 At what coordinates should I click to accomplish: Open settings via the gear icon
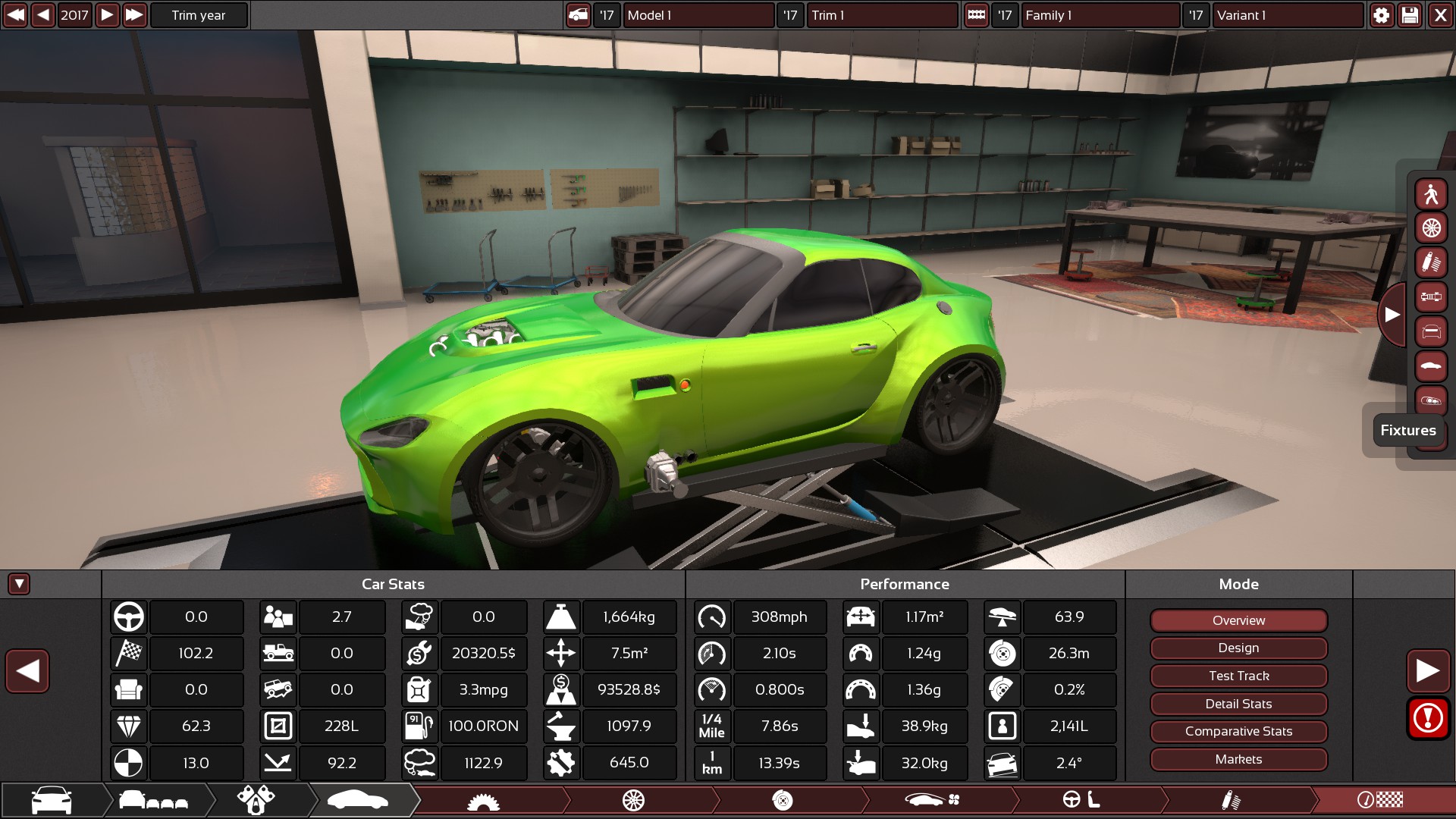point(1382,15)
